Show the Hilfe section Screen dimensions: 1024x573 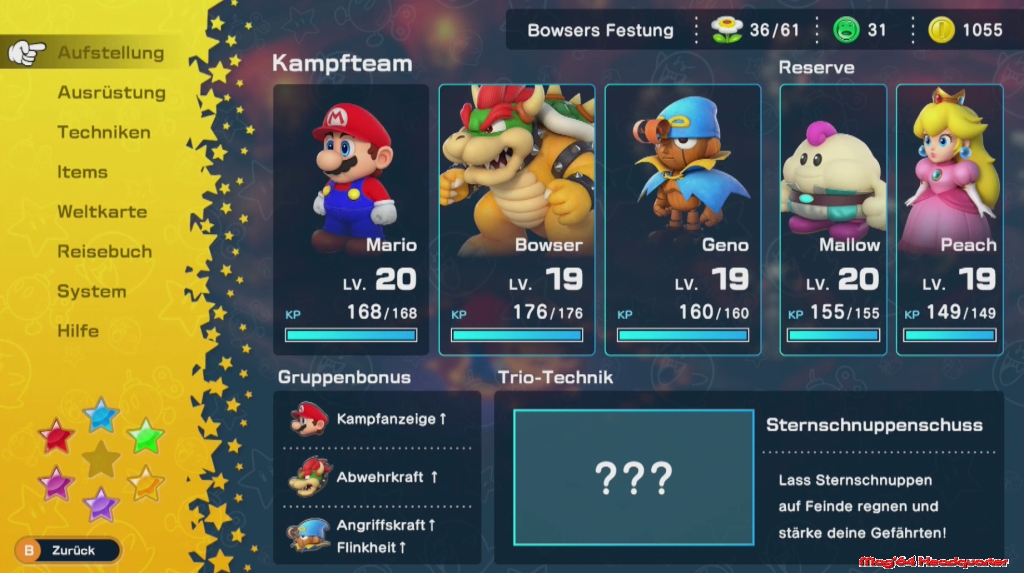coord(78,331)
